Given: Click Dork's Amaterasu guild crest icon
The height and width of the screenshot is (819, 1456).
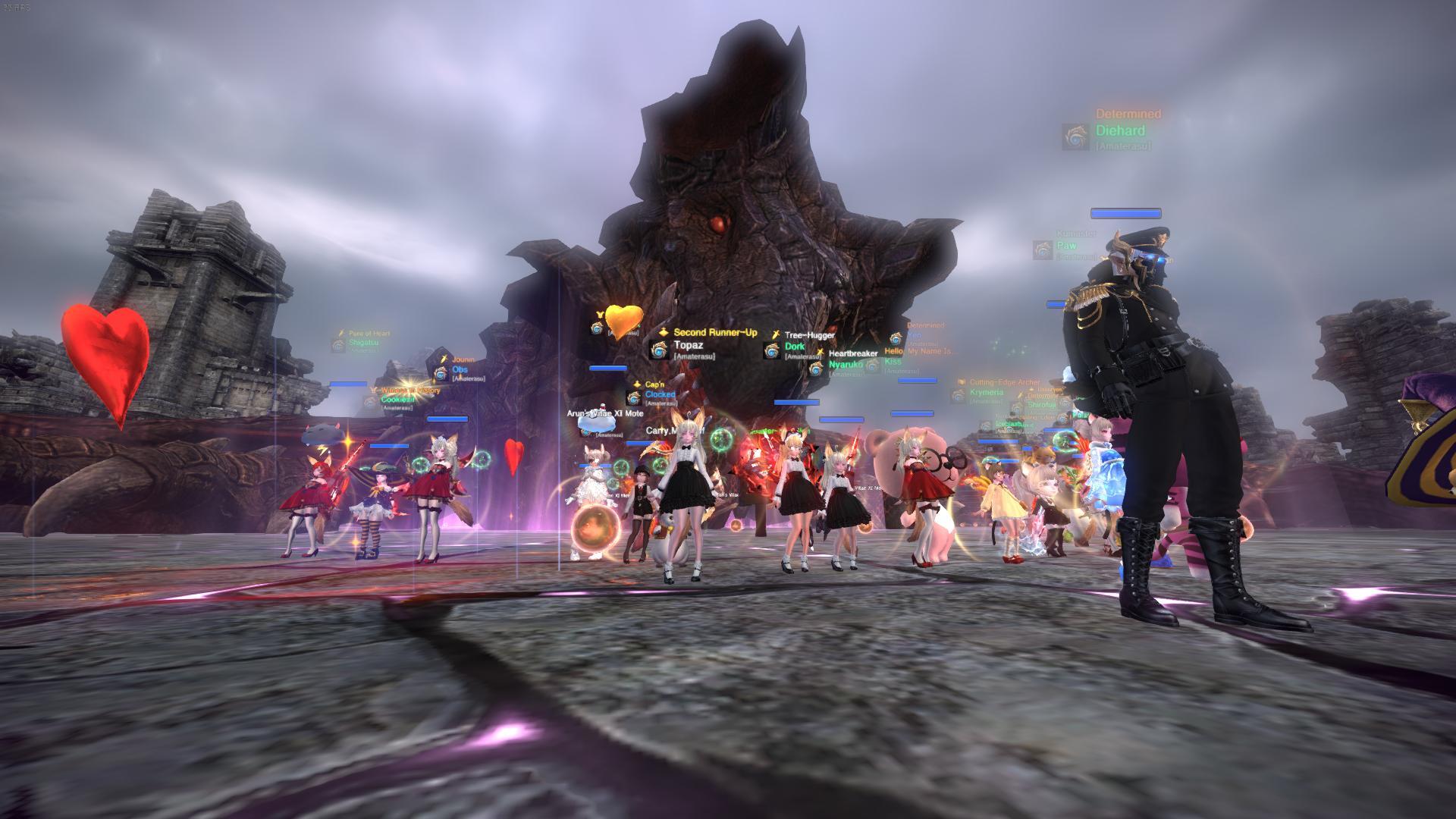Looking at the screenshot, I should coord(773,350).
